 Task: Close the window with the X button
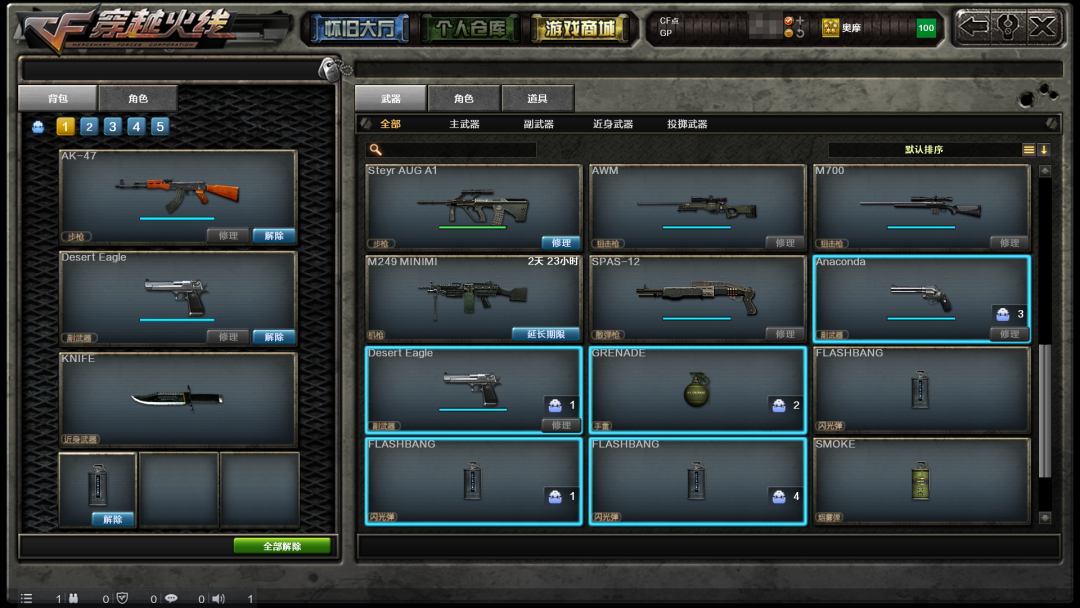(1042, 27)
